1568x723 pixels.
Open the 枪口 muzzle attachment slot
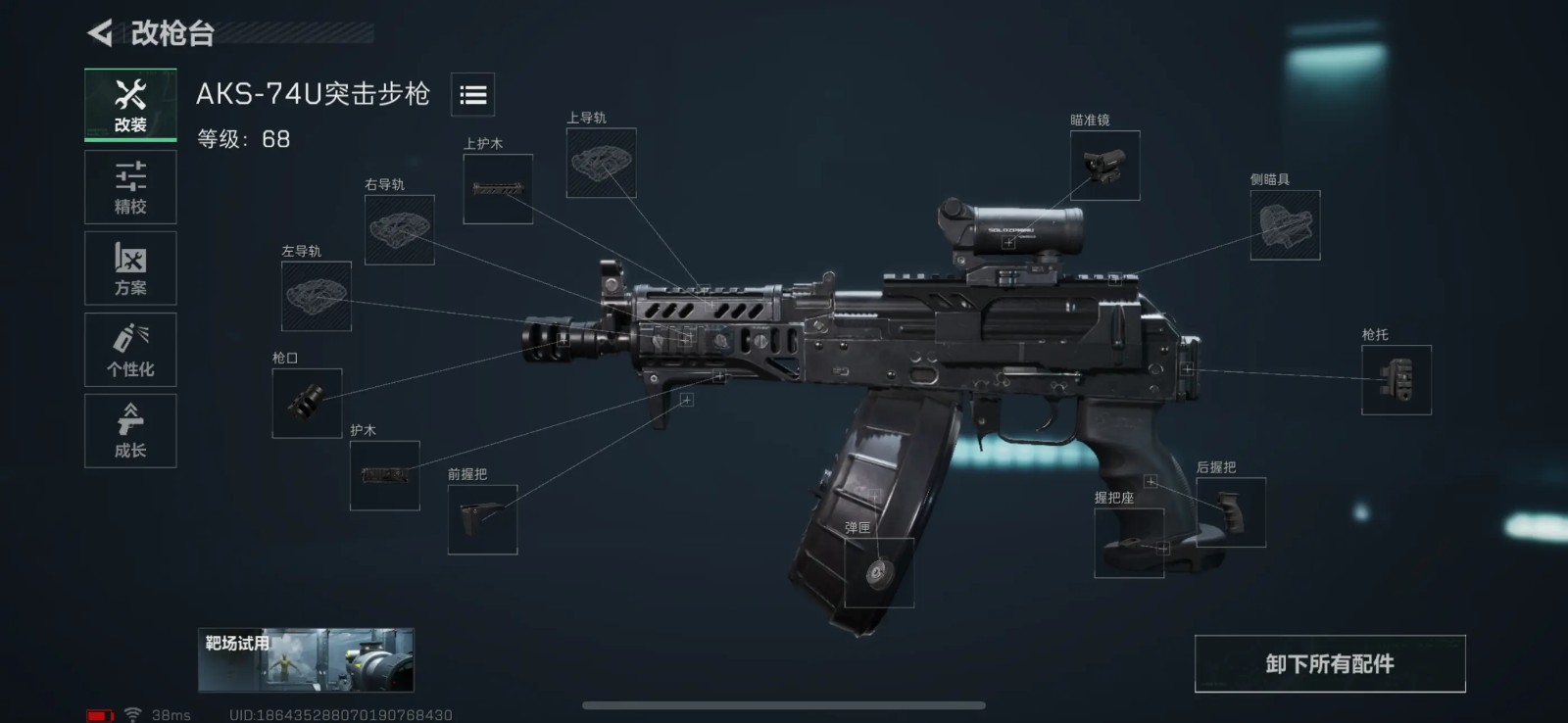(x=307, y=403)
